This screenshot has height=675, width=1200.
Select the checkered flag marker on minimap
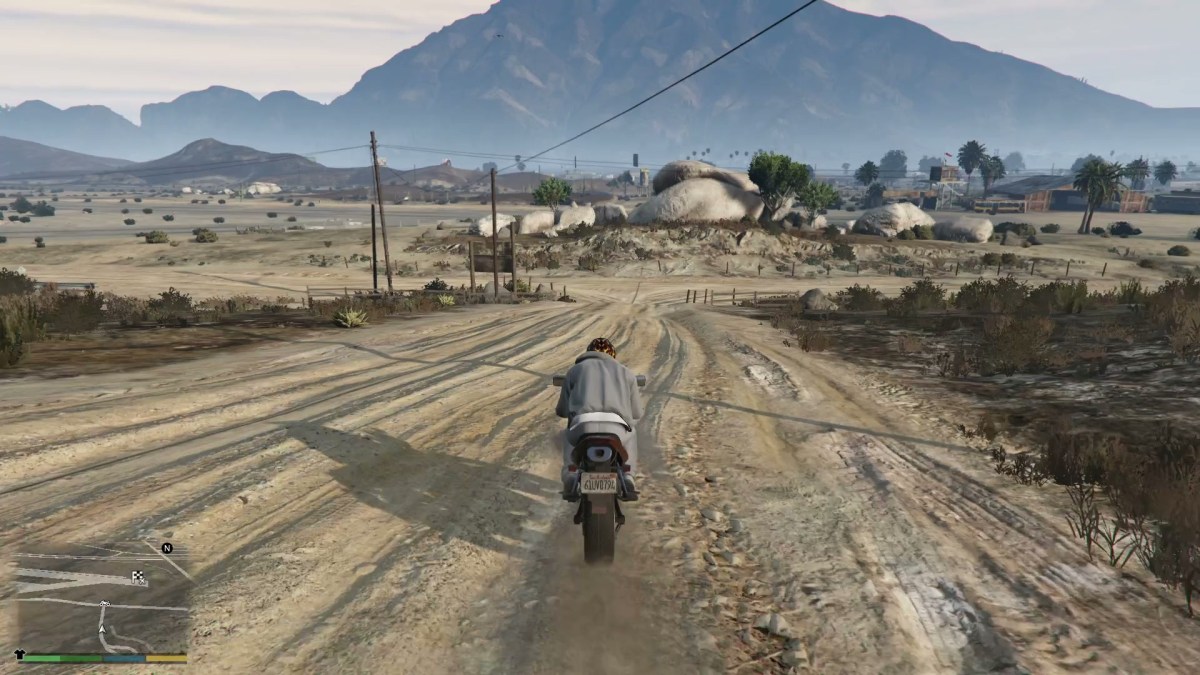click(138, 576)
